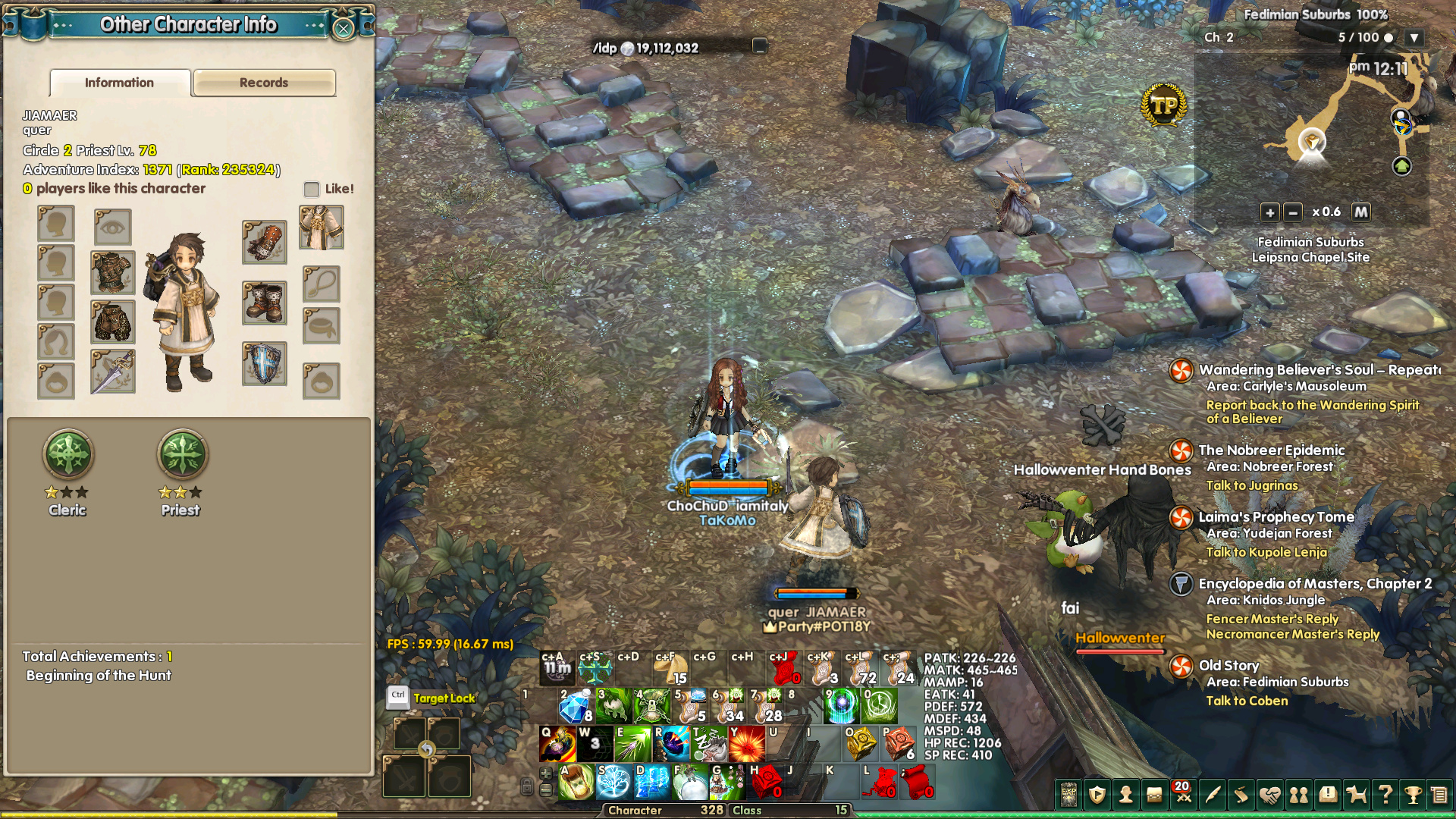This screenshot has width=1456, height=819.
Task: Inspect the equipped shield slot
Action: tap(264, 364)
